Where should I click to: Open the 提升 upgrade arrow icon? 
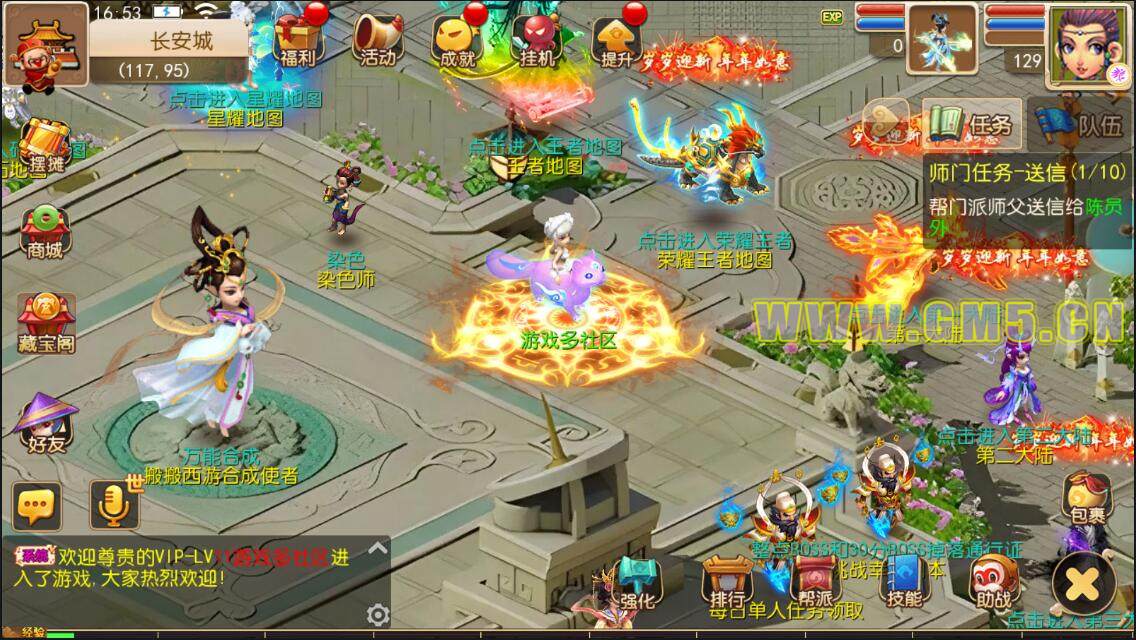616,38
